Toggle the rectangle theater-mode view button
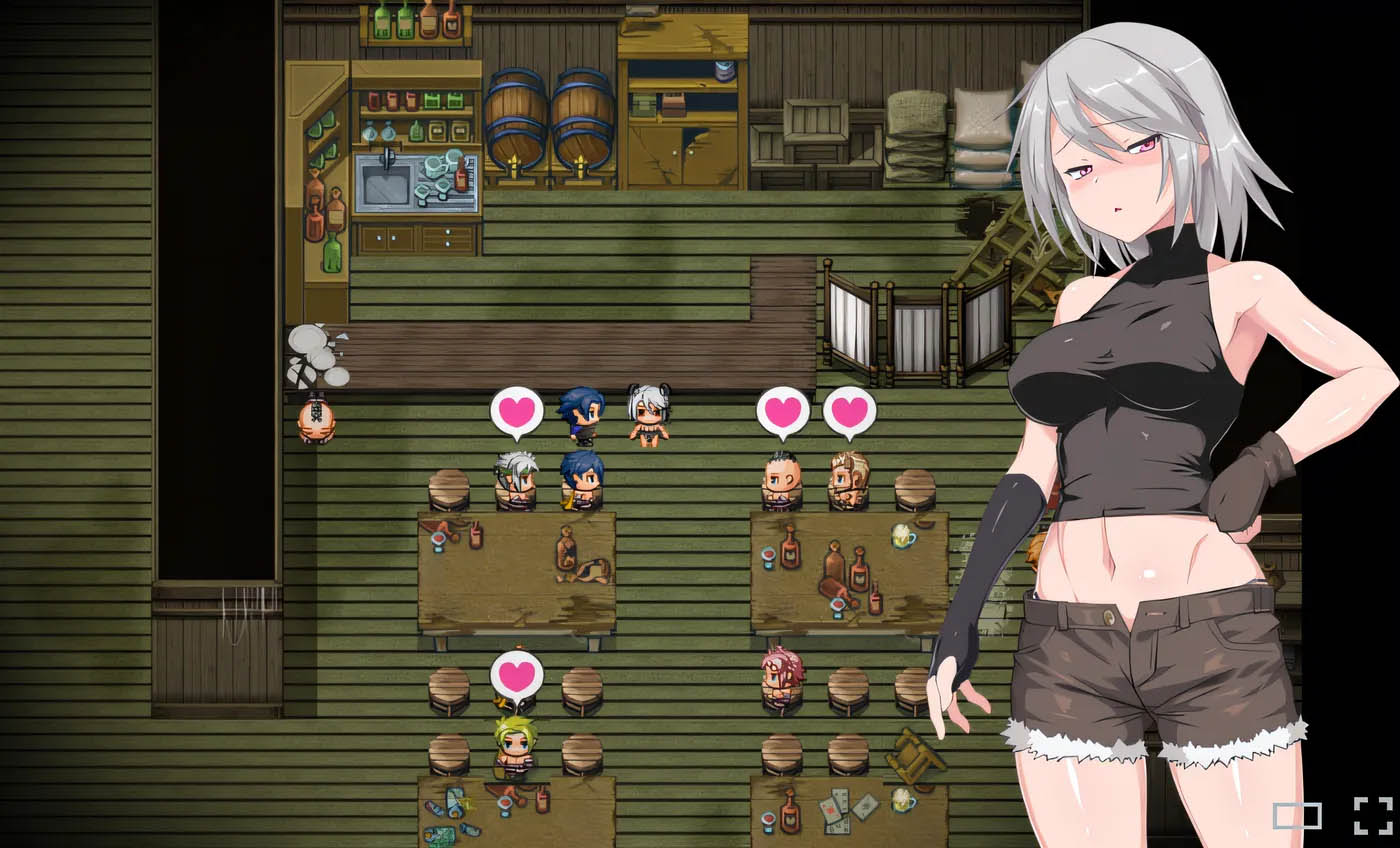1400x848 pixels. [1296, 816]
